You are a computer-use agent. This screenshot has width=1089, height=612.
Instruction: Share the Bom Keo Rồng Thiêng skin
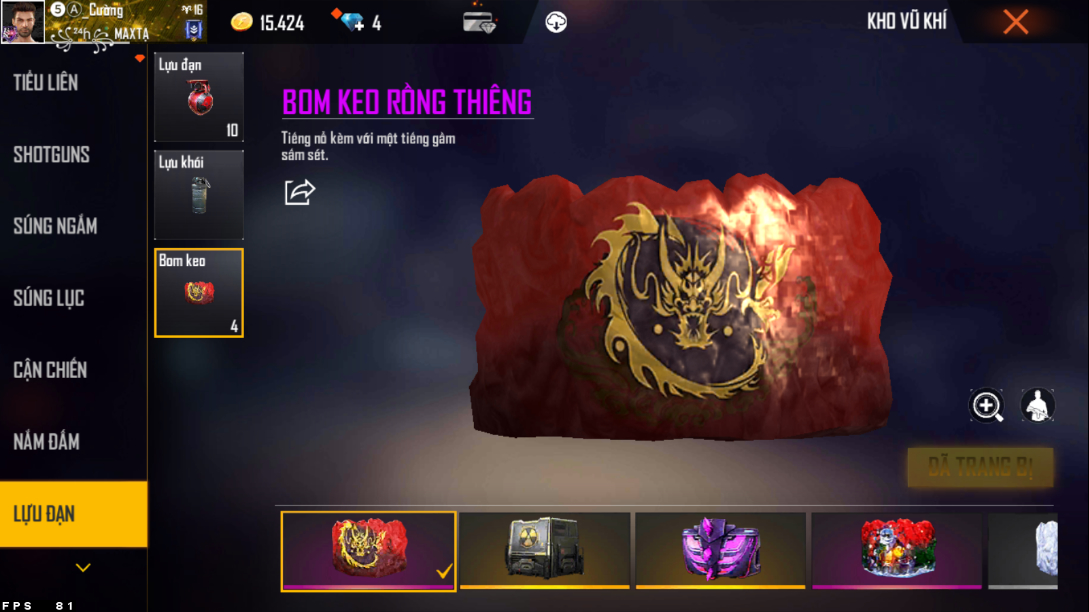[x=299, y=192]
